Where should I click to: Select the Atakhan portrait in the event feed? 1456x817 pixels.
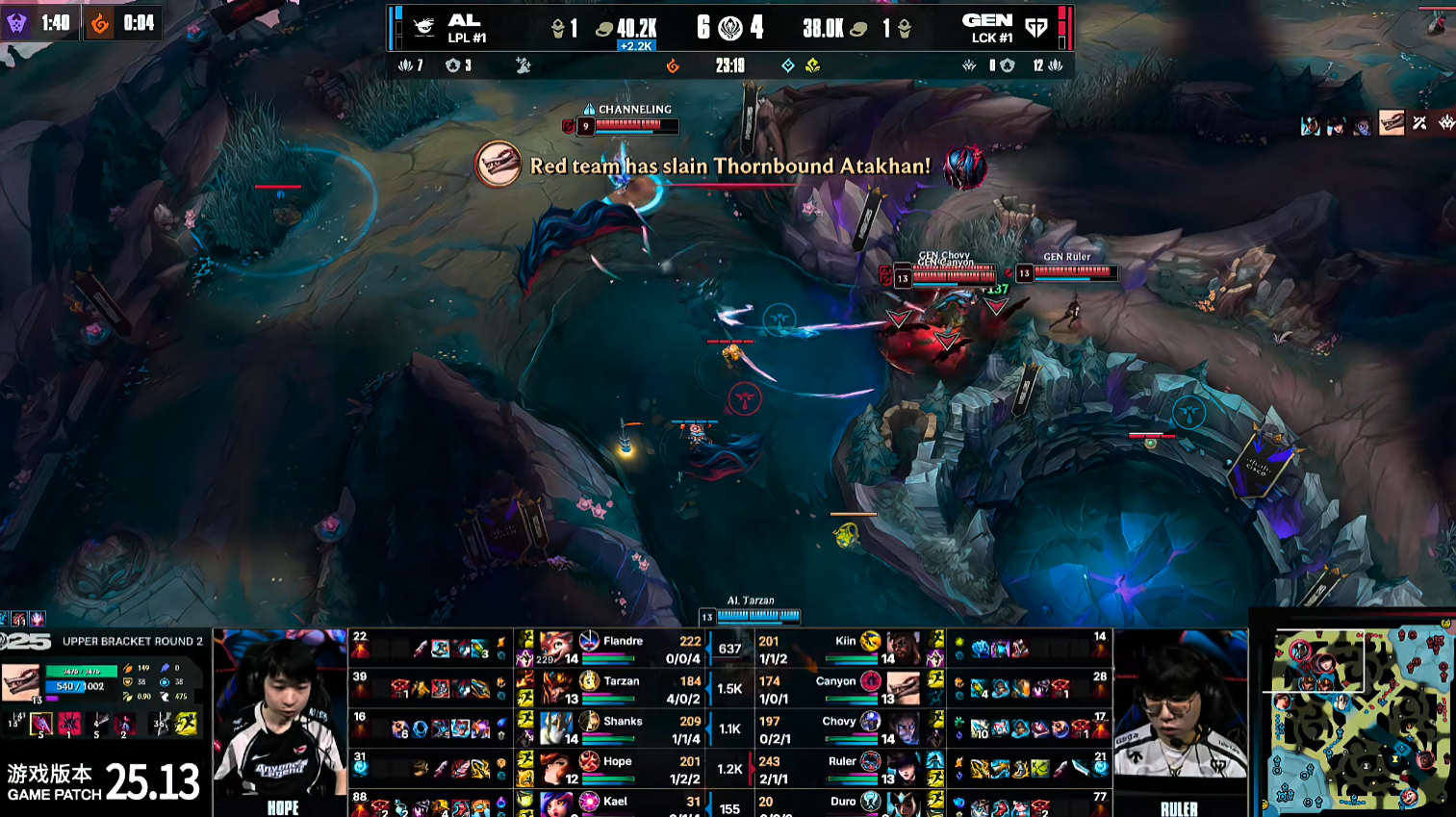[x=1392, y=123]
